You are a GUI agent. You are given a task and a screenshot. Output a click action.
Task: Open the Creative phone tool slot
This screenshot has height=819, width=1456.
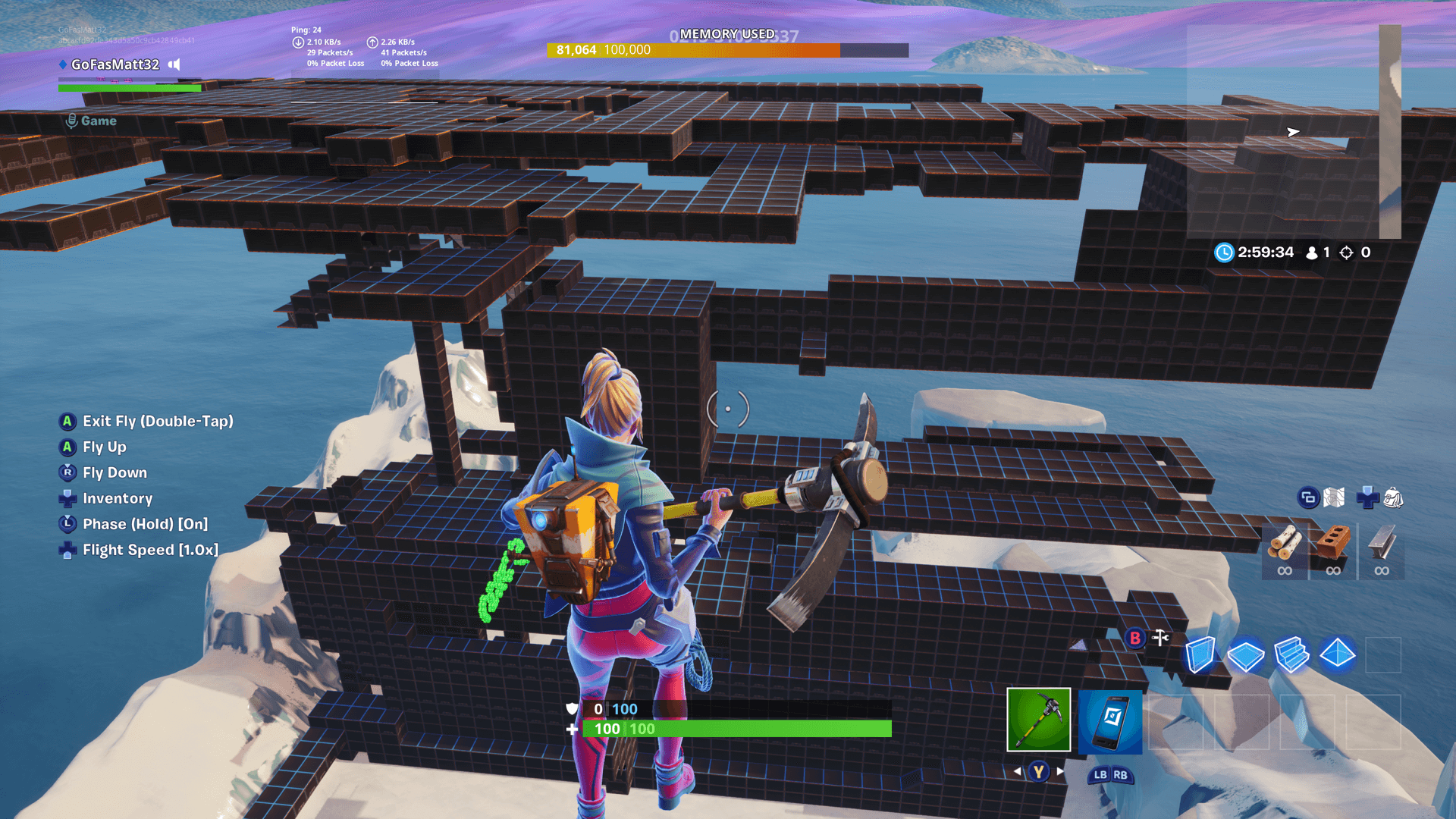pyautogui.click(x=1110, y=722)
